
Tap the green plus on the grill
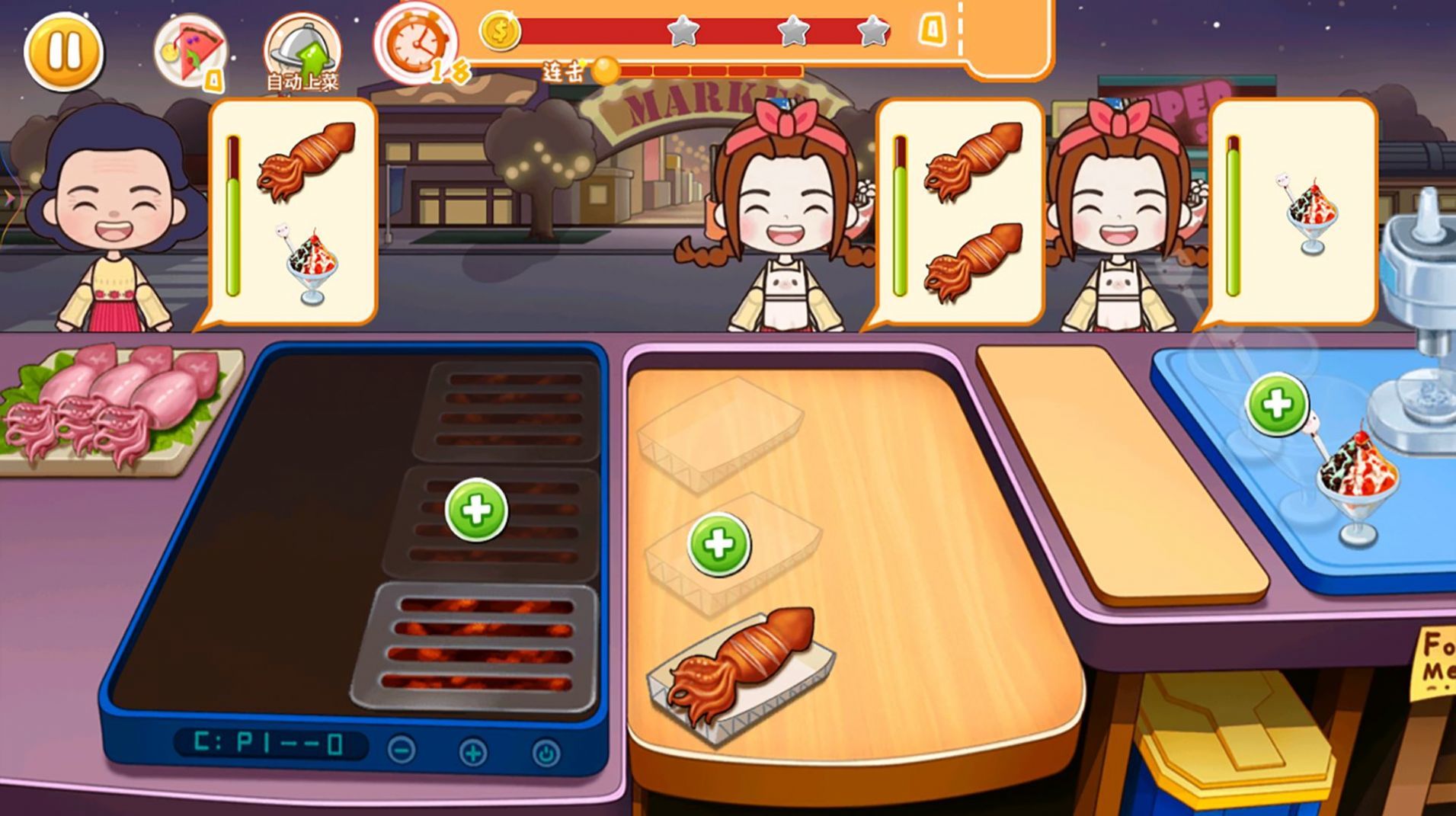tap(476, 510)
